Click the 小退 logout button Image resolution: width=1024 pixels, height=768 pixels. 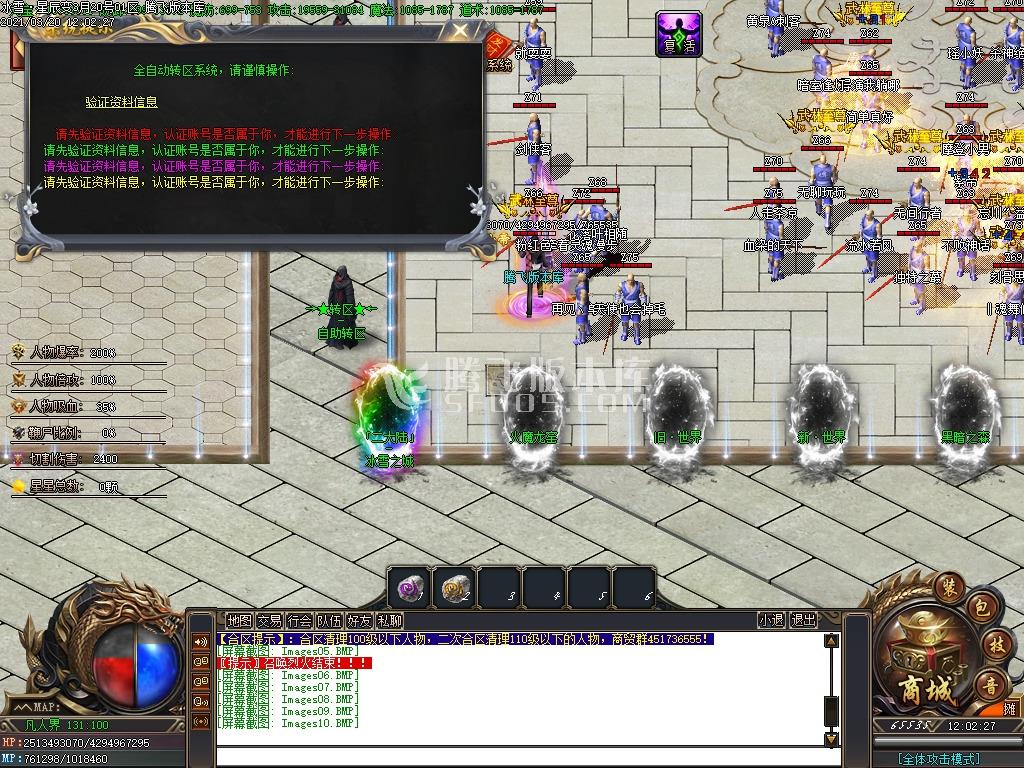pyautogui.click(x=771, y=620)
